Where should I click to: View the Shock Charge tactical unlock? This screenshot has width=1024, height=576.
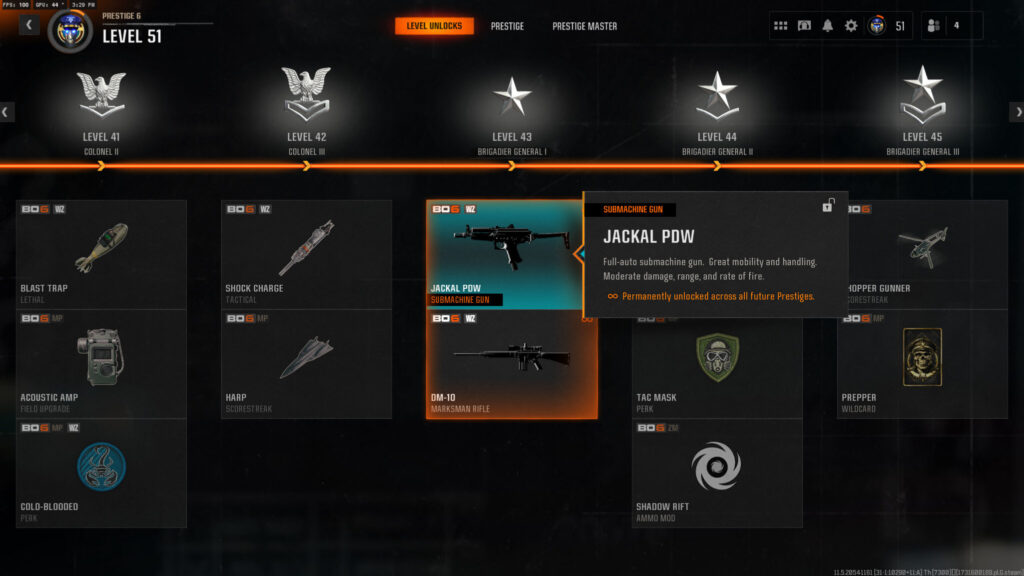(306, 254)
